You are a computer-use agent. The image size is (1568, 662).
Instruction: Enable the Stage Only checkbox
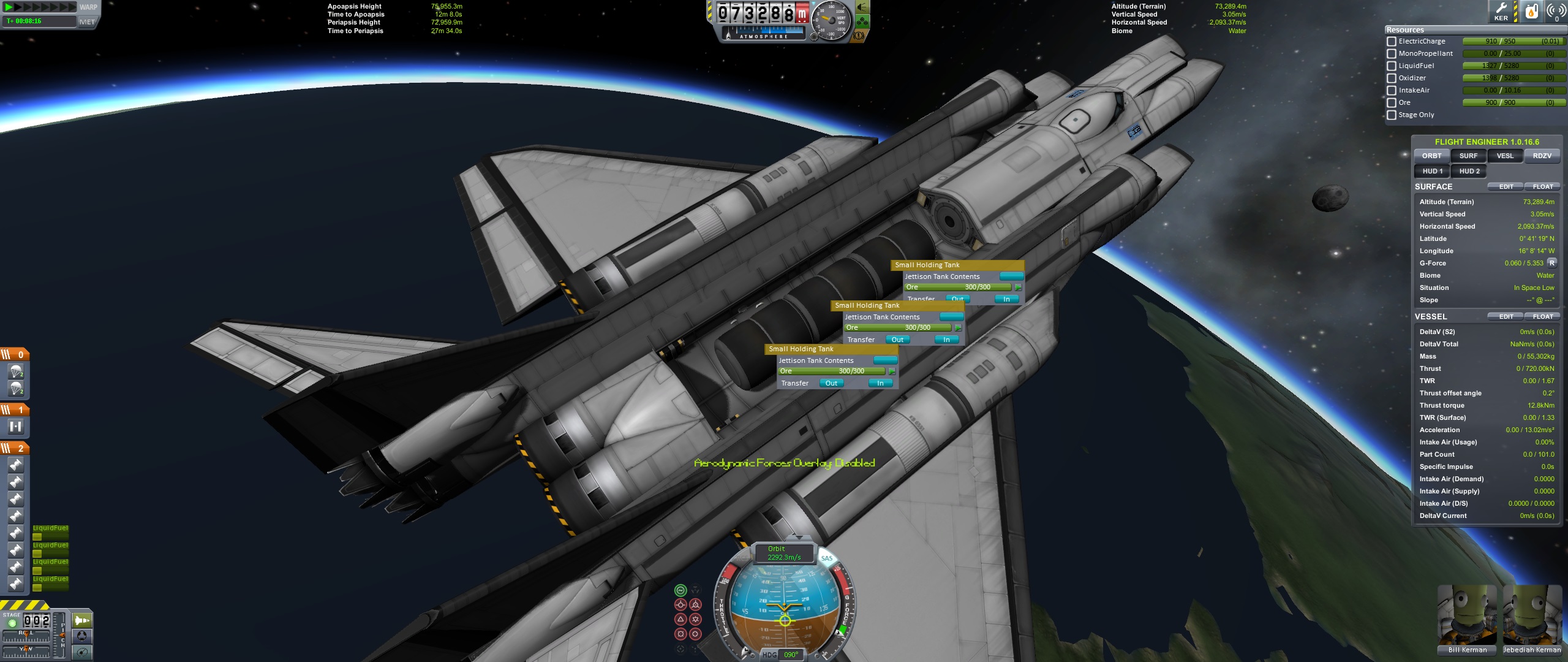(x=1392, y=115)
